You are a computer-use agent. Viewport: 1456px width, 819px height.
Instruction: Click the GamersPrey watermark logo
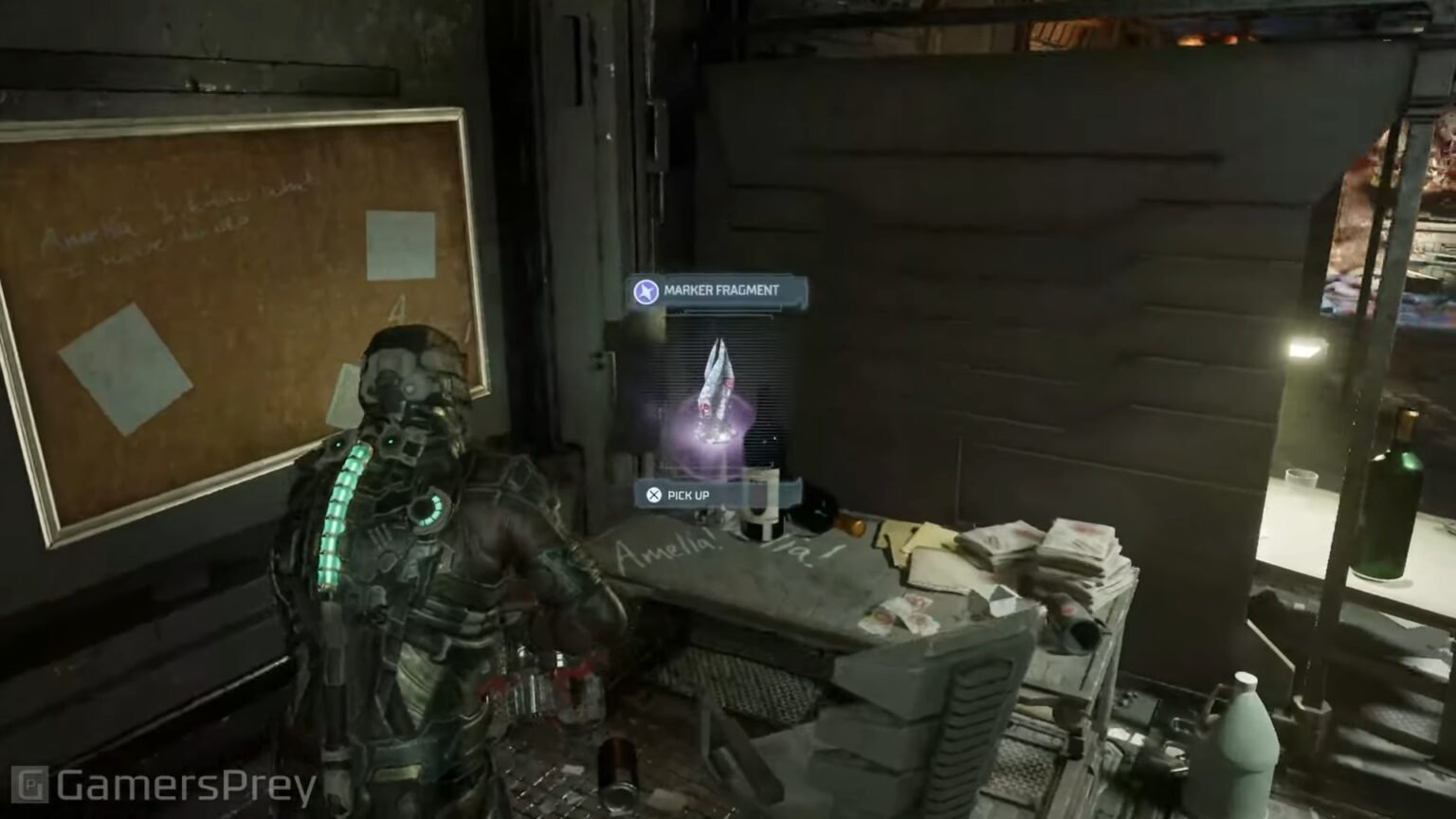(164, 787)
